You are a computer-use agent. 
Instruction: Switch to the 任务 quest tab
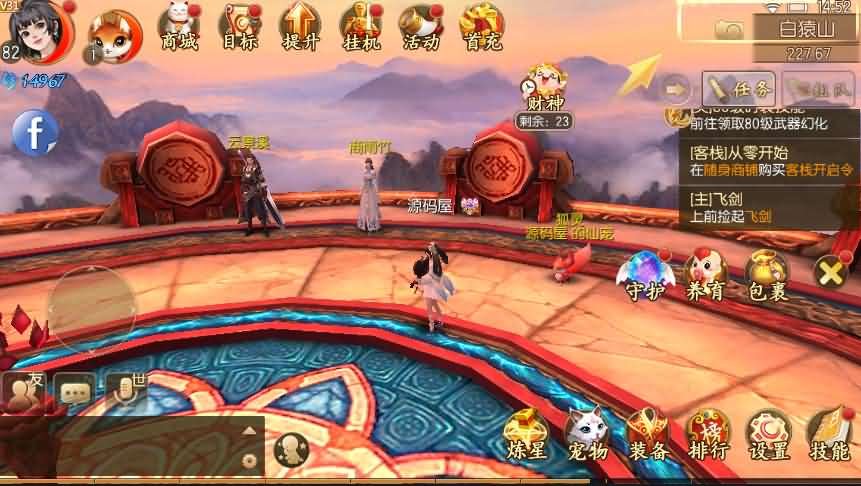tap(739, 88)
